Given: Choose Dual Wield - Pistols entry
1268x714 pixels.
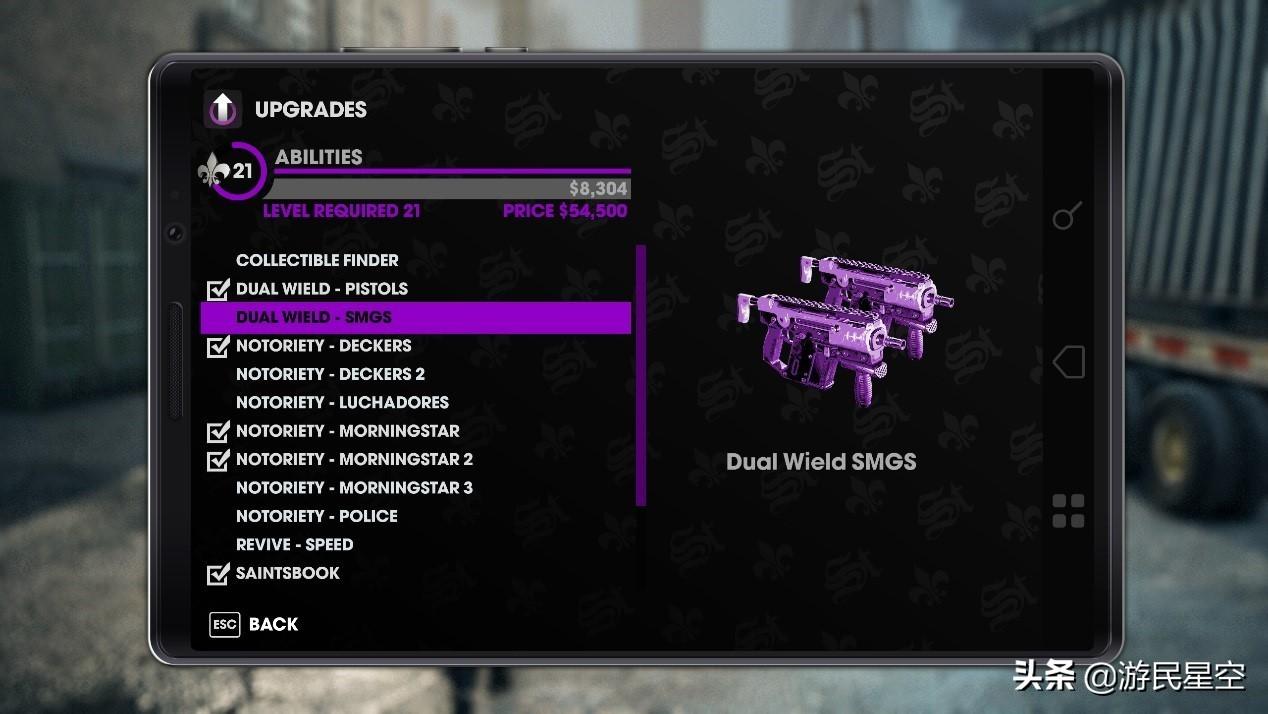Looking at the screenshot, I should click(x=321, y=289).
